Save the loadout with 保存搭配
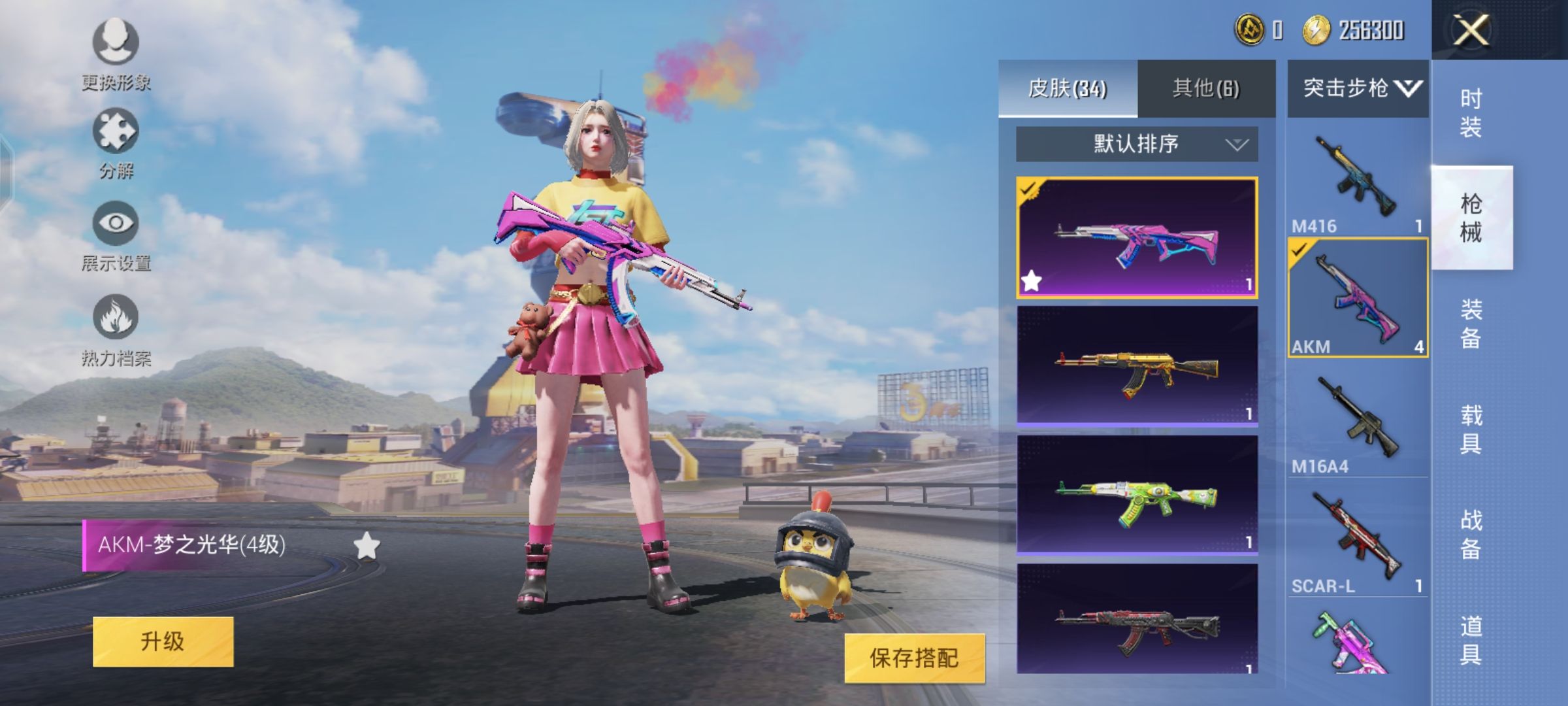This screenshot has width=1568, height=706. [914, 658]
